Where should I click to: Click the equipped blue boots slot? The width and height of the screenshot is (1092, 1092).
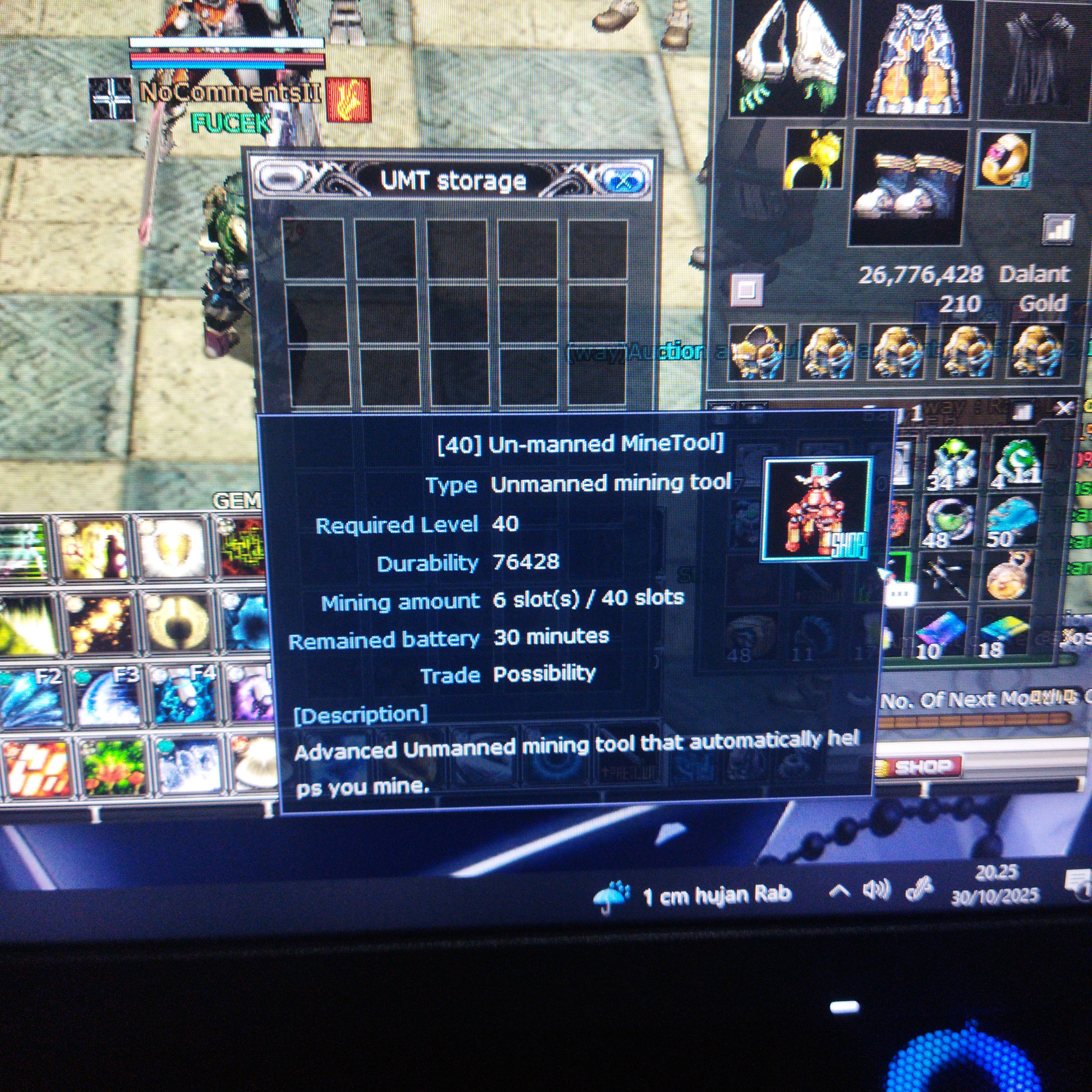(x=908, y=186)
